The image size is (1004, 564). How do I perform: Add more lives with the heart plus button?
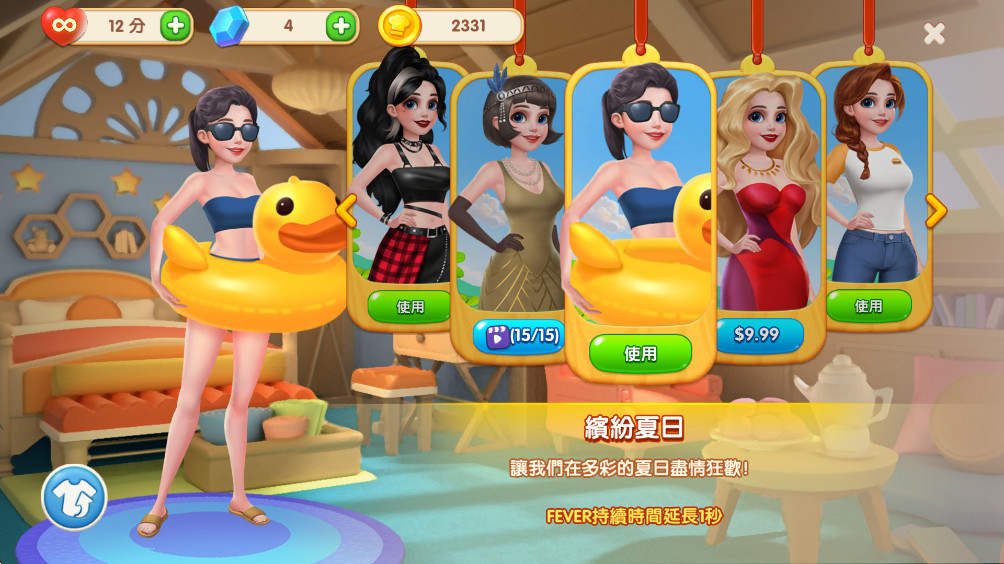point(175,26)
